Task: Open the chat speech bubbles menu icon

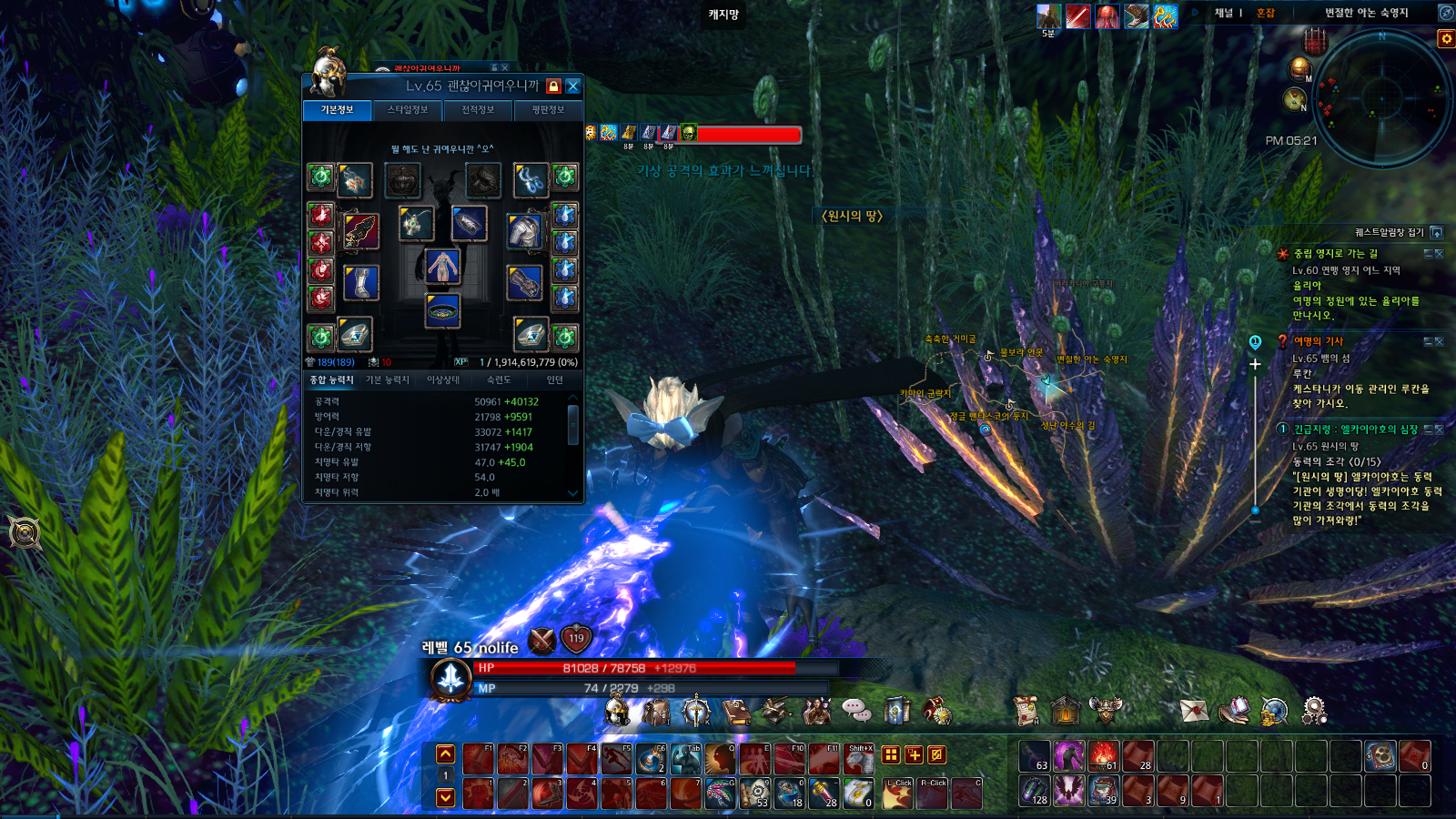Action: click(856, 710)
